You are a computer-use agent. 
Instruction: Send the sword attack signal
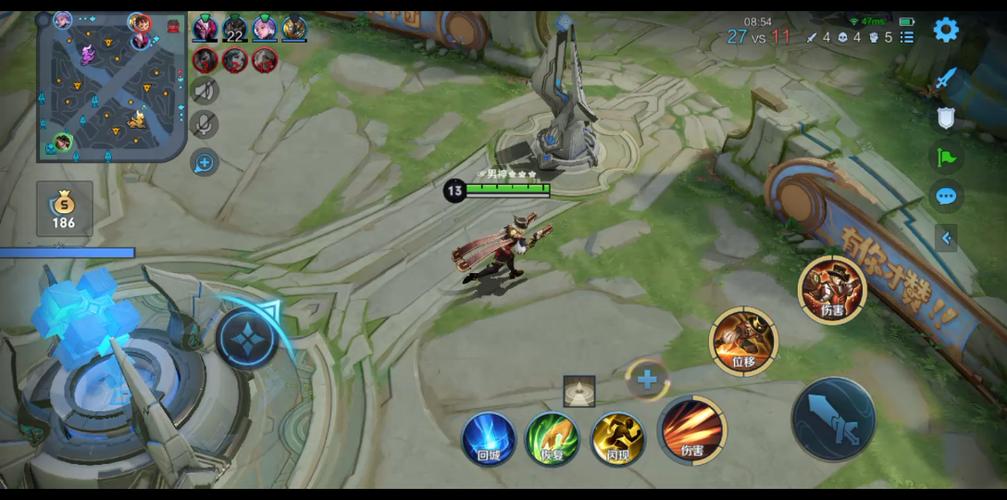(x=946, y=78)
